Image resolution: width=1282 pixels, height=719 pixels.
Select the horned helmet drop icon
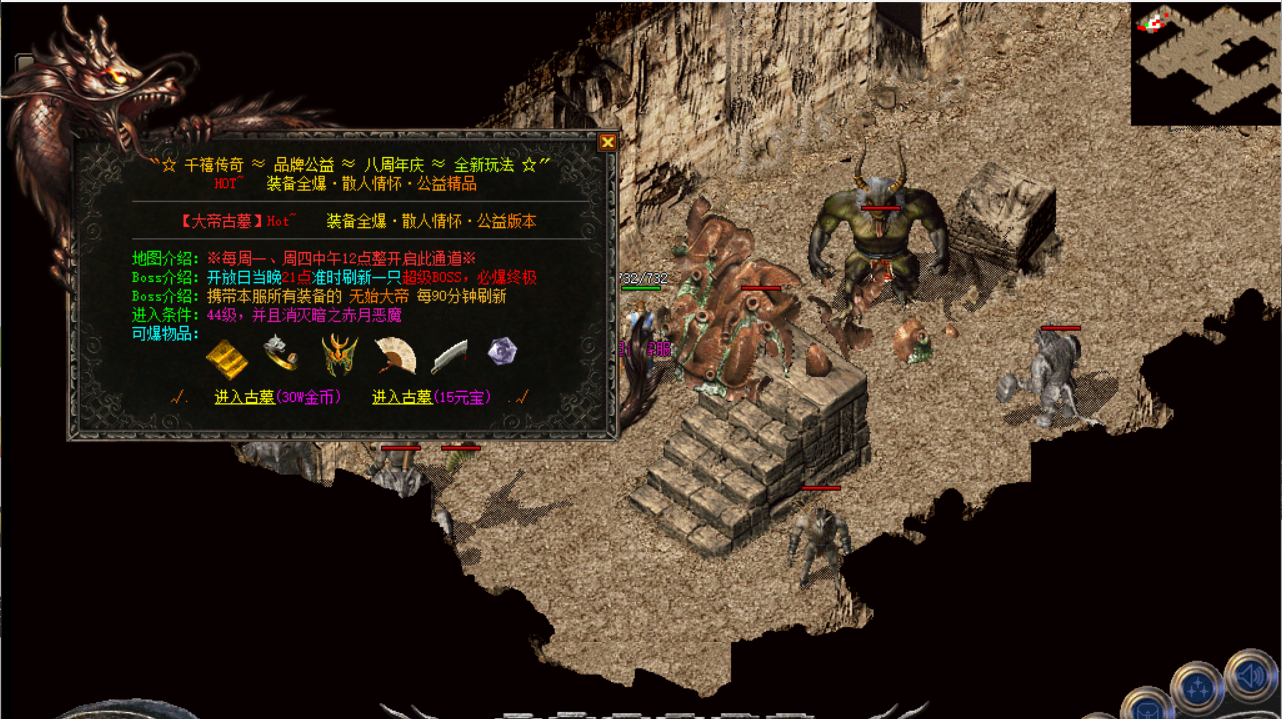point(339,355)
